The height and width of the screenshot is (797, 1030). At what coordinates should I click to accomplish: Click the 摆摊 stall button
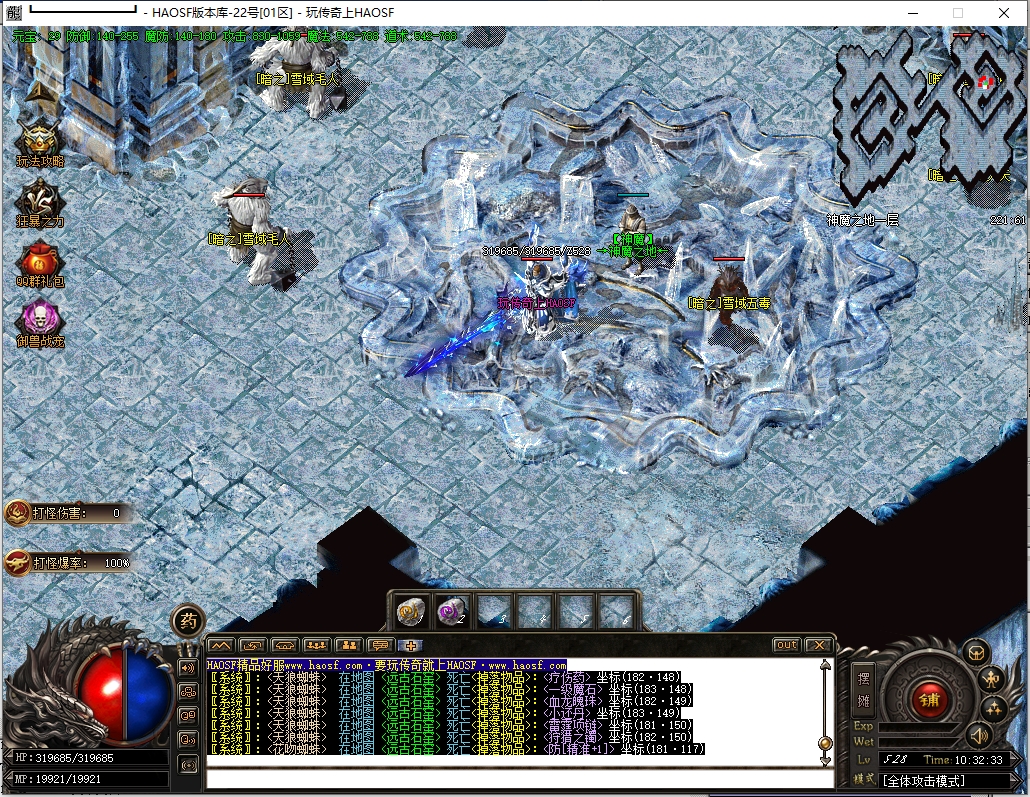coord(864,690)
